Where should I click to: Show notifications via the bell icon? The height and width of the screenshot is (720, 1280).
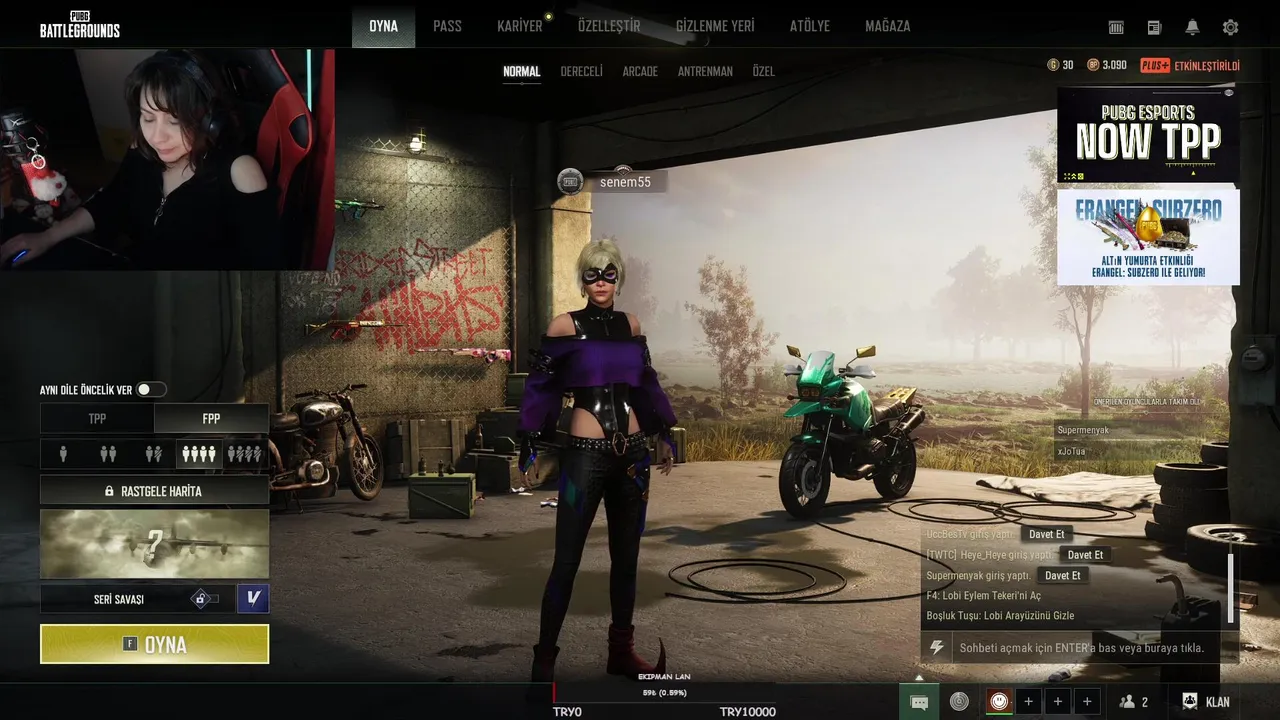click(x=1192, y=27)
